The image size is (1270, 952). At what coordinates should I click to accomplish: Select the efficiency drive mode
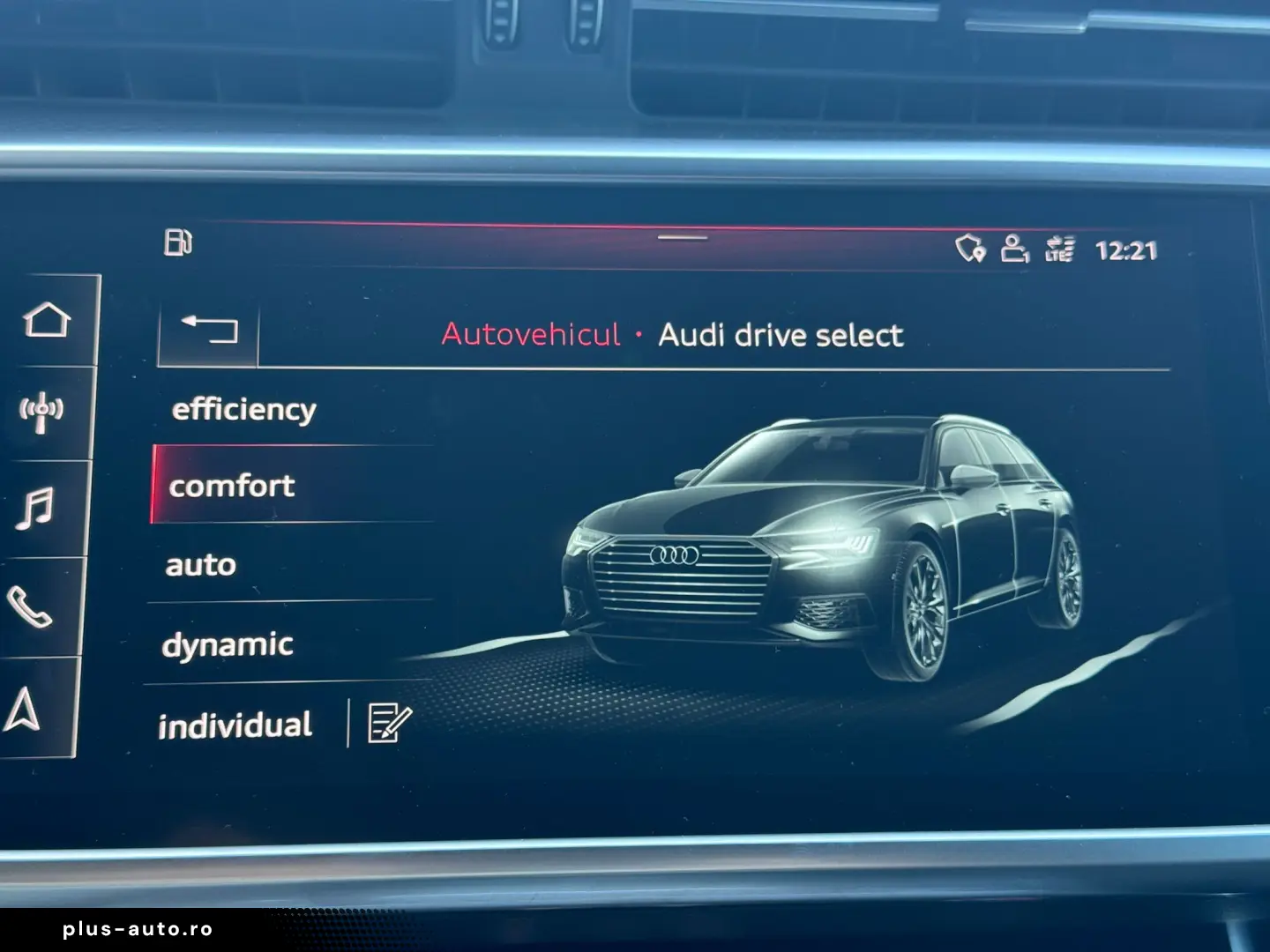pos(244,408)
